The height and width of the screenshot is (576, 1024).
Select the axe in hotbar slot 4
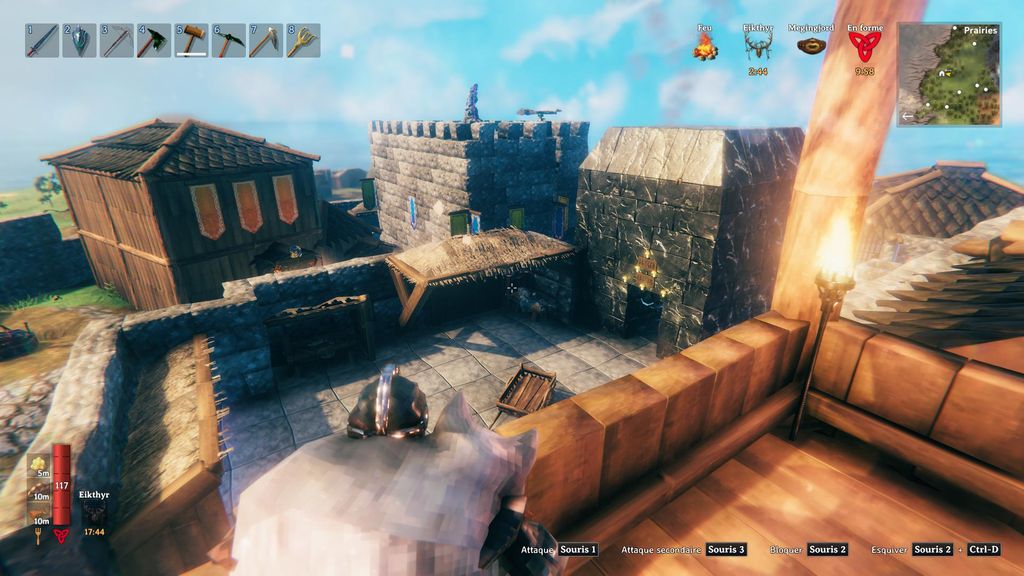point(154,41)
